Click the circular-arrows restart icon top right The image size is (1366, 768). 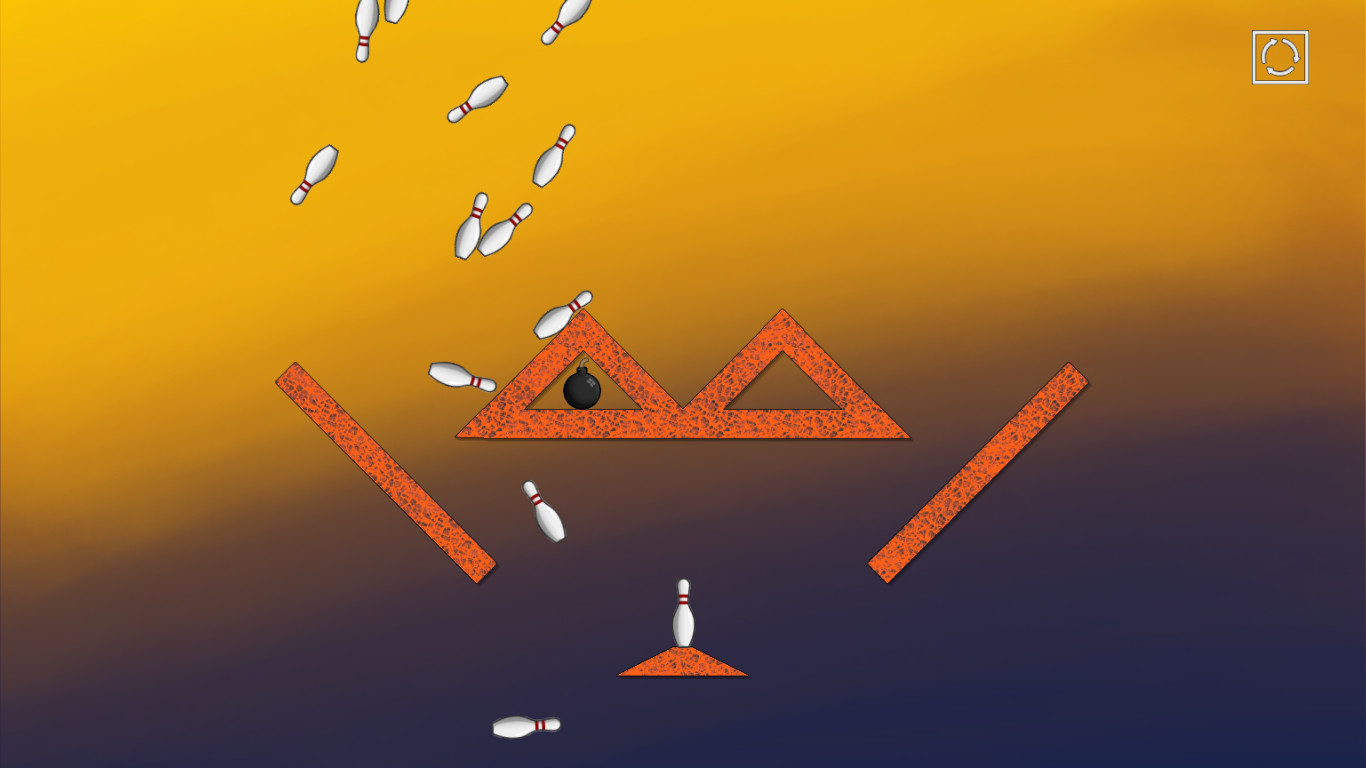(1279, 56)
